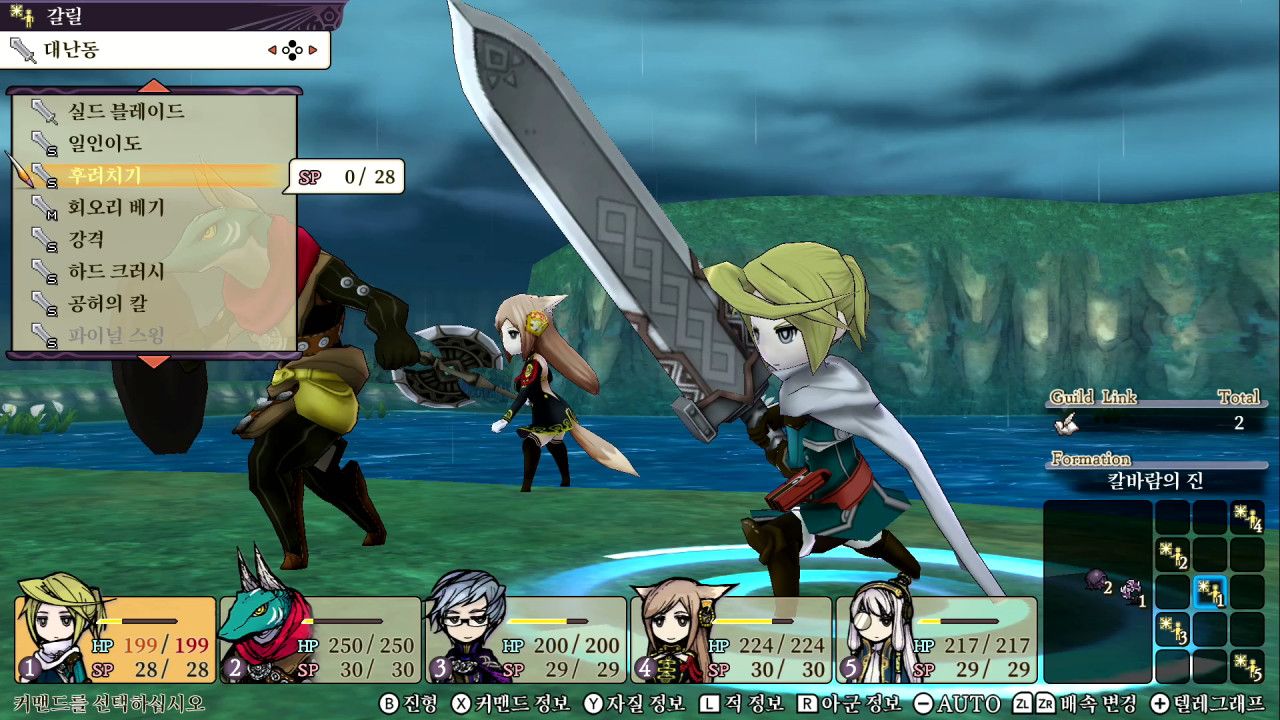Select blonde swordsman party portrait

[115, 640]
